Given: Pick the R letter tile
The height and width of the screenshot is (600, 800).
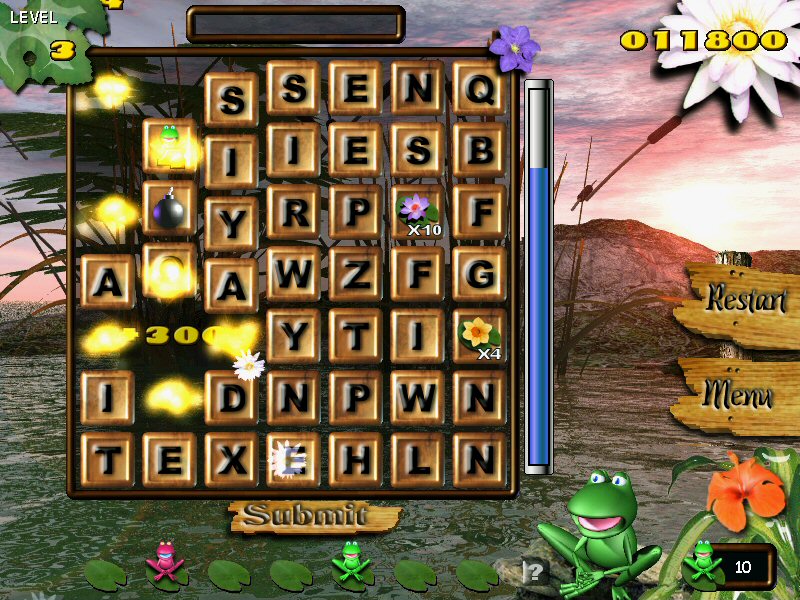Looking at the screenshot, I should tap(294, 212).
